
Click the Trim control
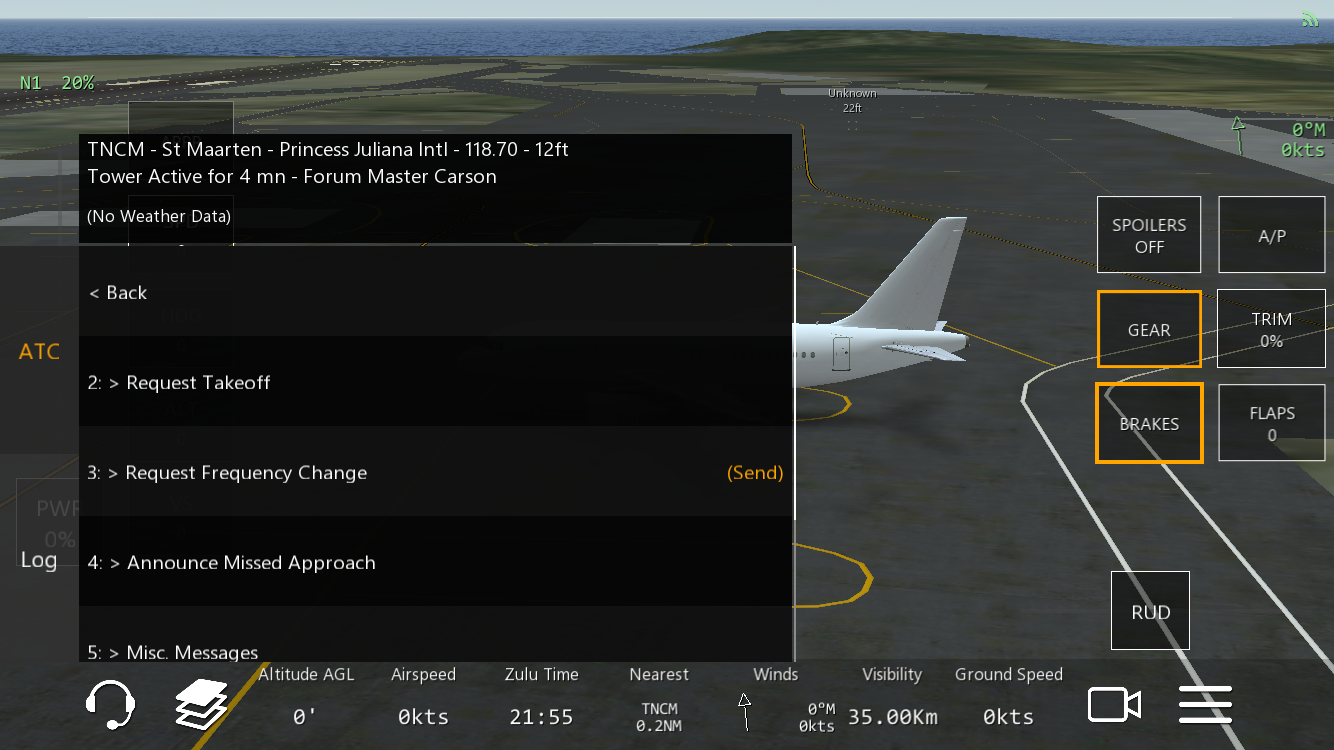(1271, 329)
